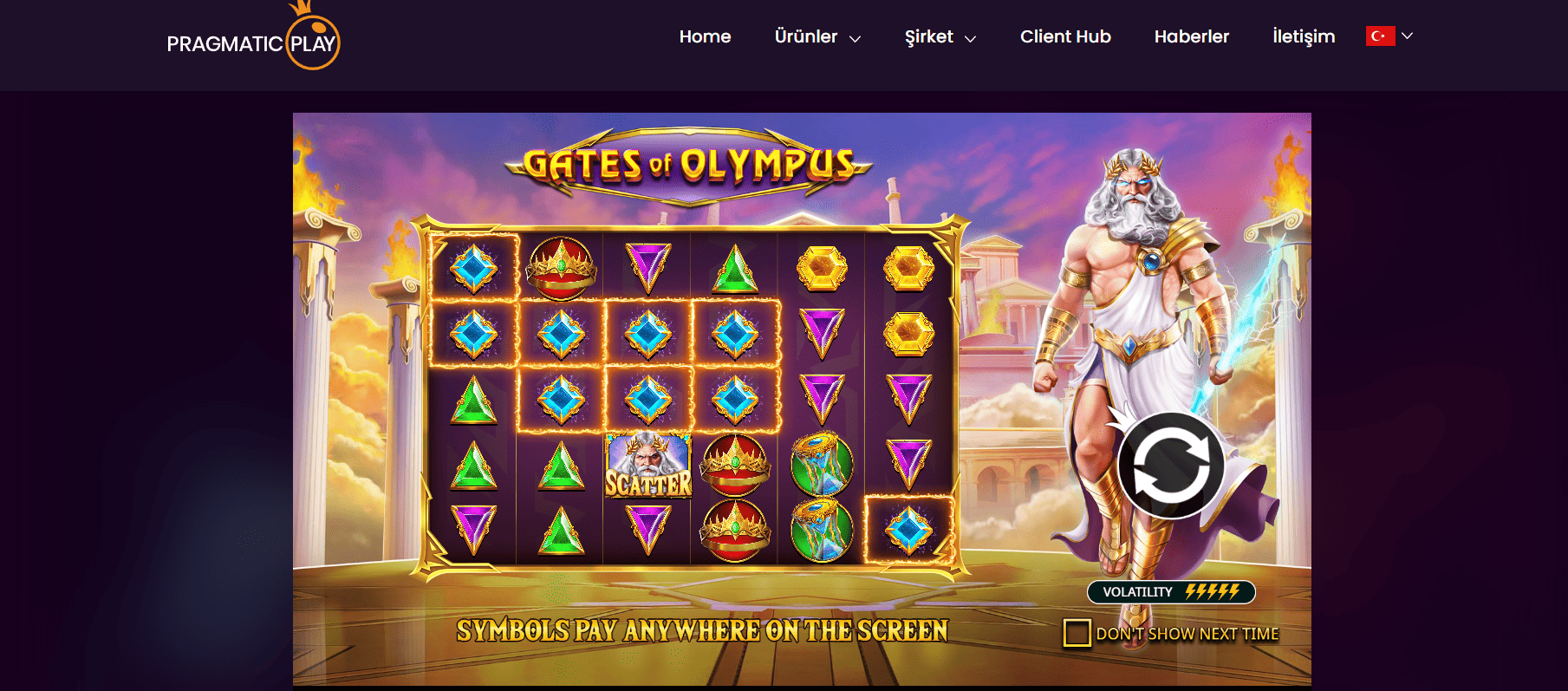Click the Pragmatic Play logo

click(x=254, y=39)
